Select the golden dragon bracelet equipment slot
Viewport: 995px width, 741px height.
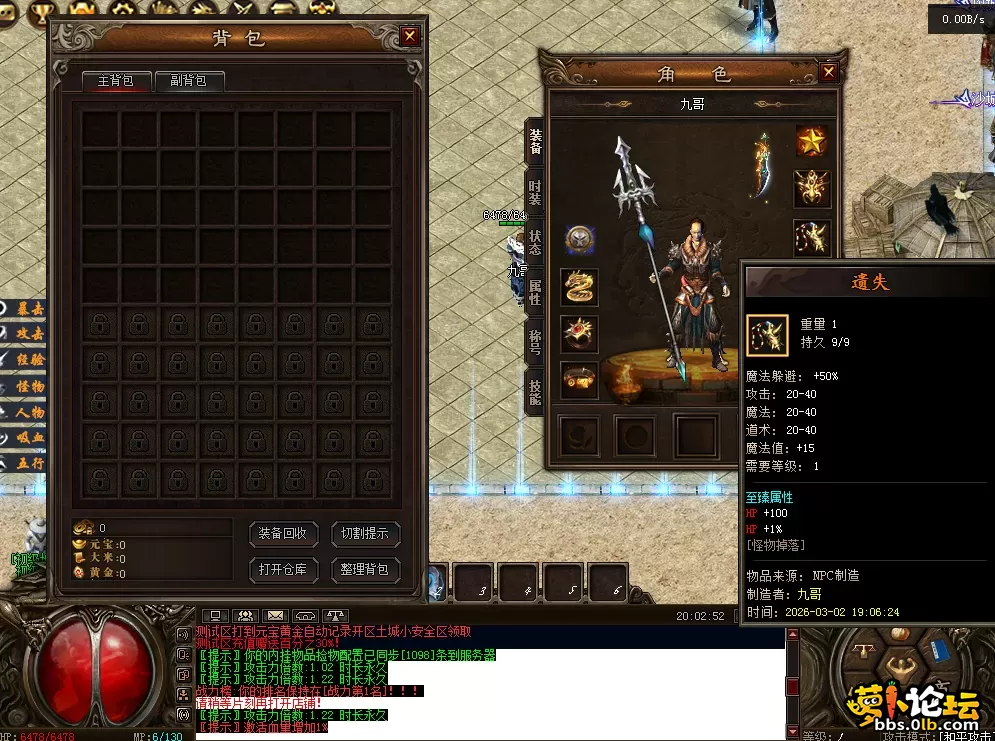[579, 286]
